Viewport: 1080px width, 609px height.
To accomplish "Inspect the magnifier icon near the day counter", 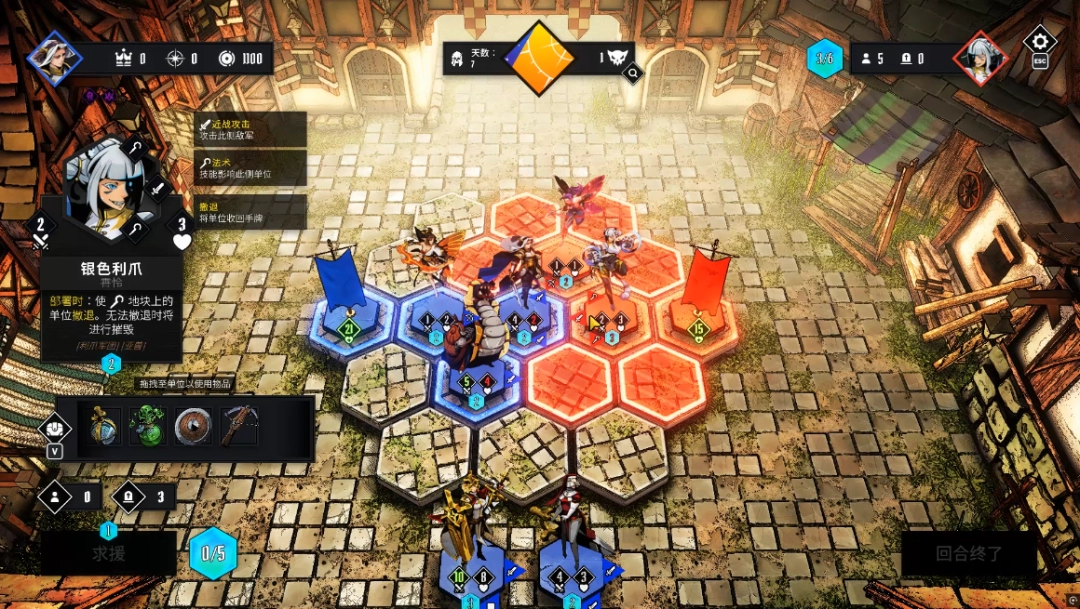I will point(633,72).
